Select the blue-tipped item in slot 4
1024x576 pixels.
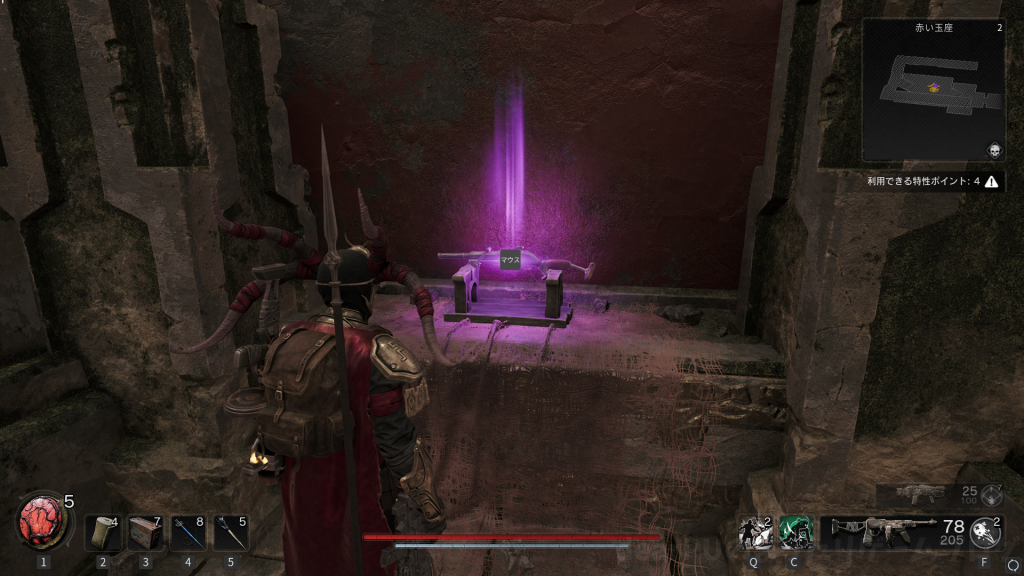(x=188, y=533)
